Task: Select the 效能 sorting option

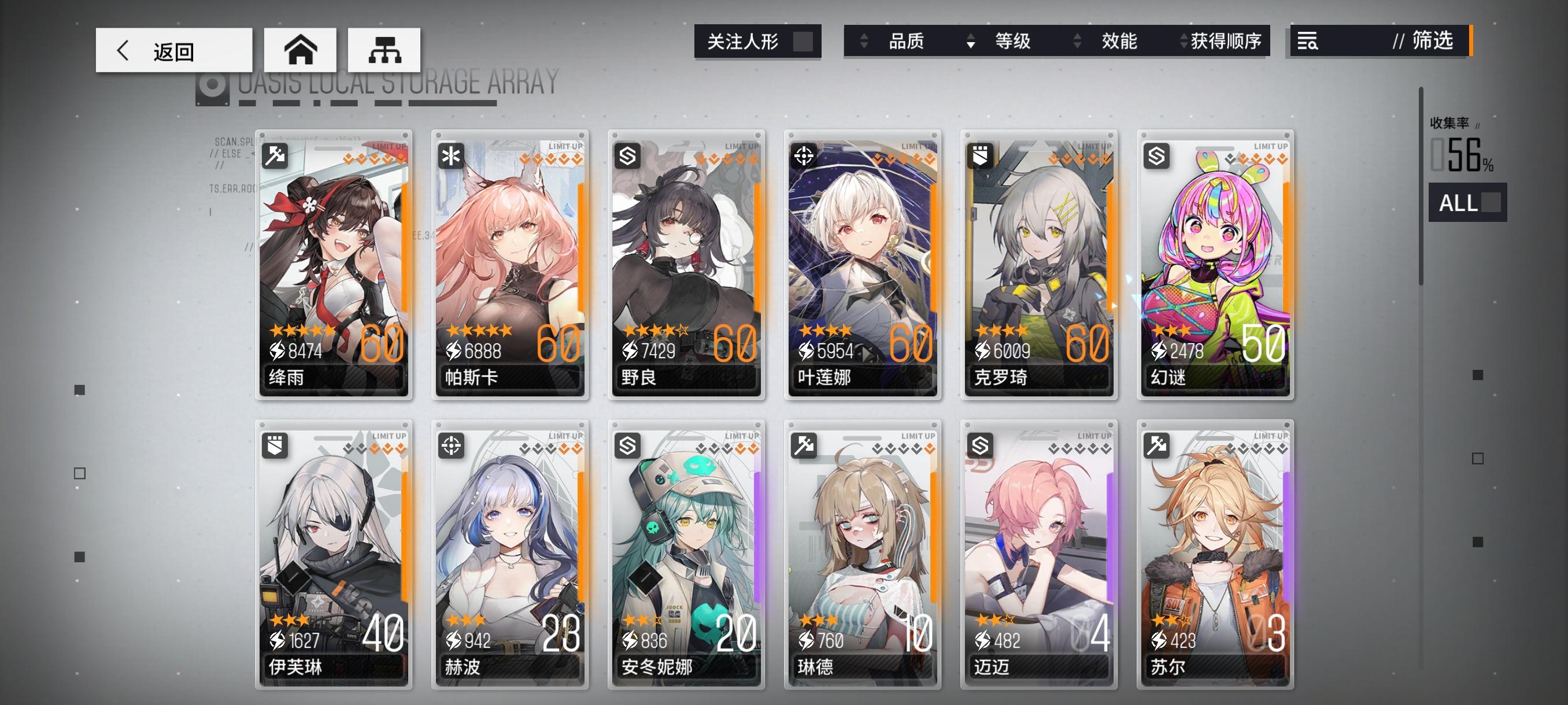Action: coord(1118,42)
